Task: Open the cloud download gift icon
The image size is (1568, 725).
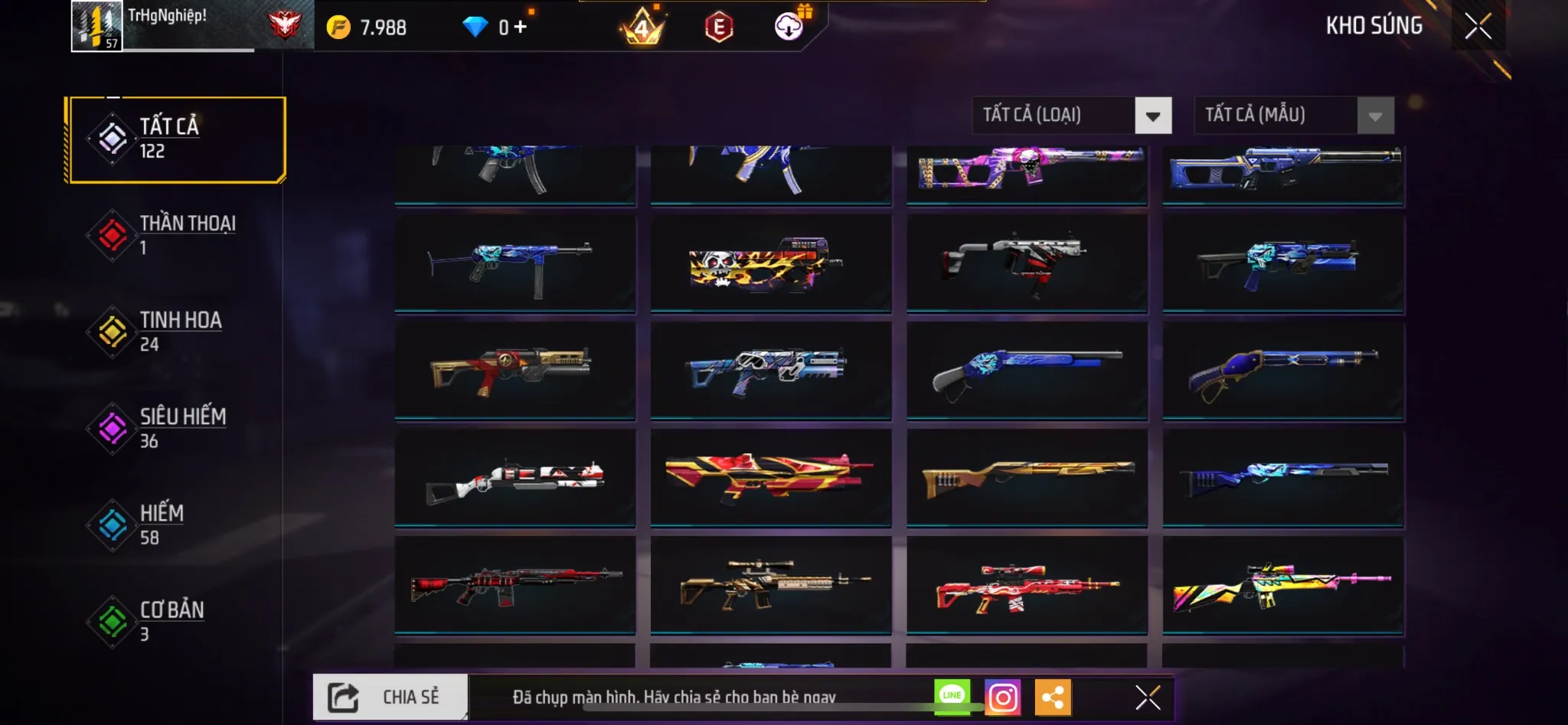Action: 789,27
